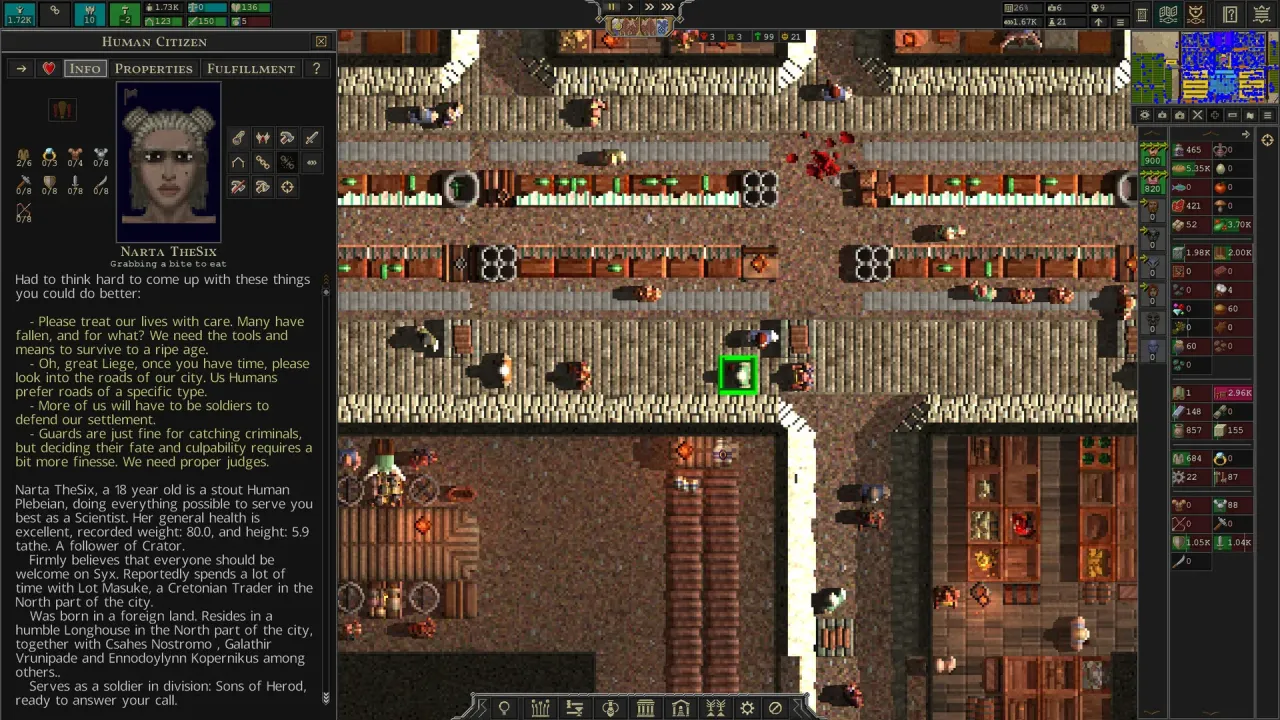Click the sword icon beside the portrait
The height and width of the screenshot is (720, 1280).
tap(311, 138)
